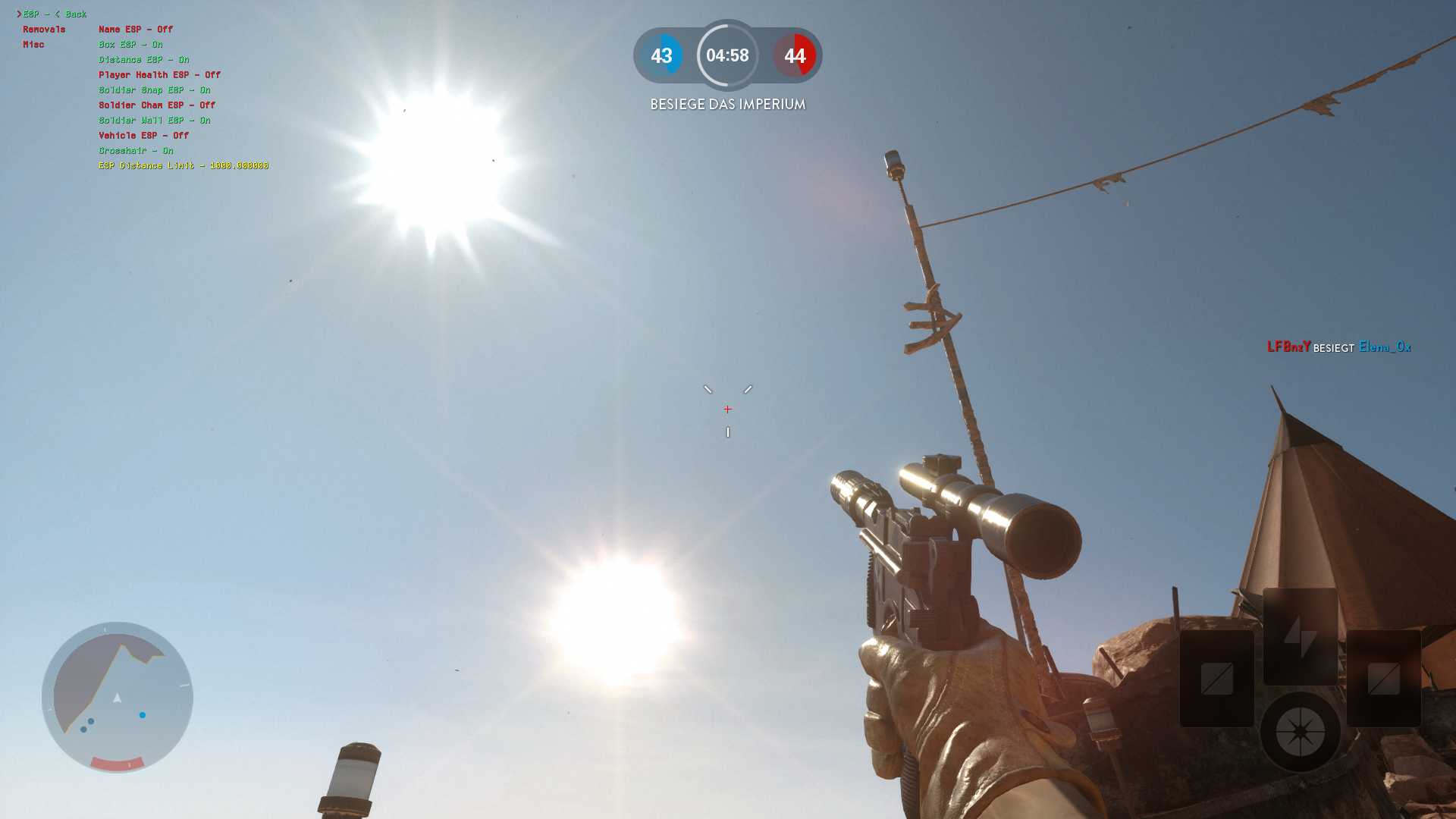Disable the Crosshair option

click(x=135, y=150)
